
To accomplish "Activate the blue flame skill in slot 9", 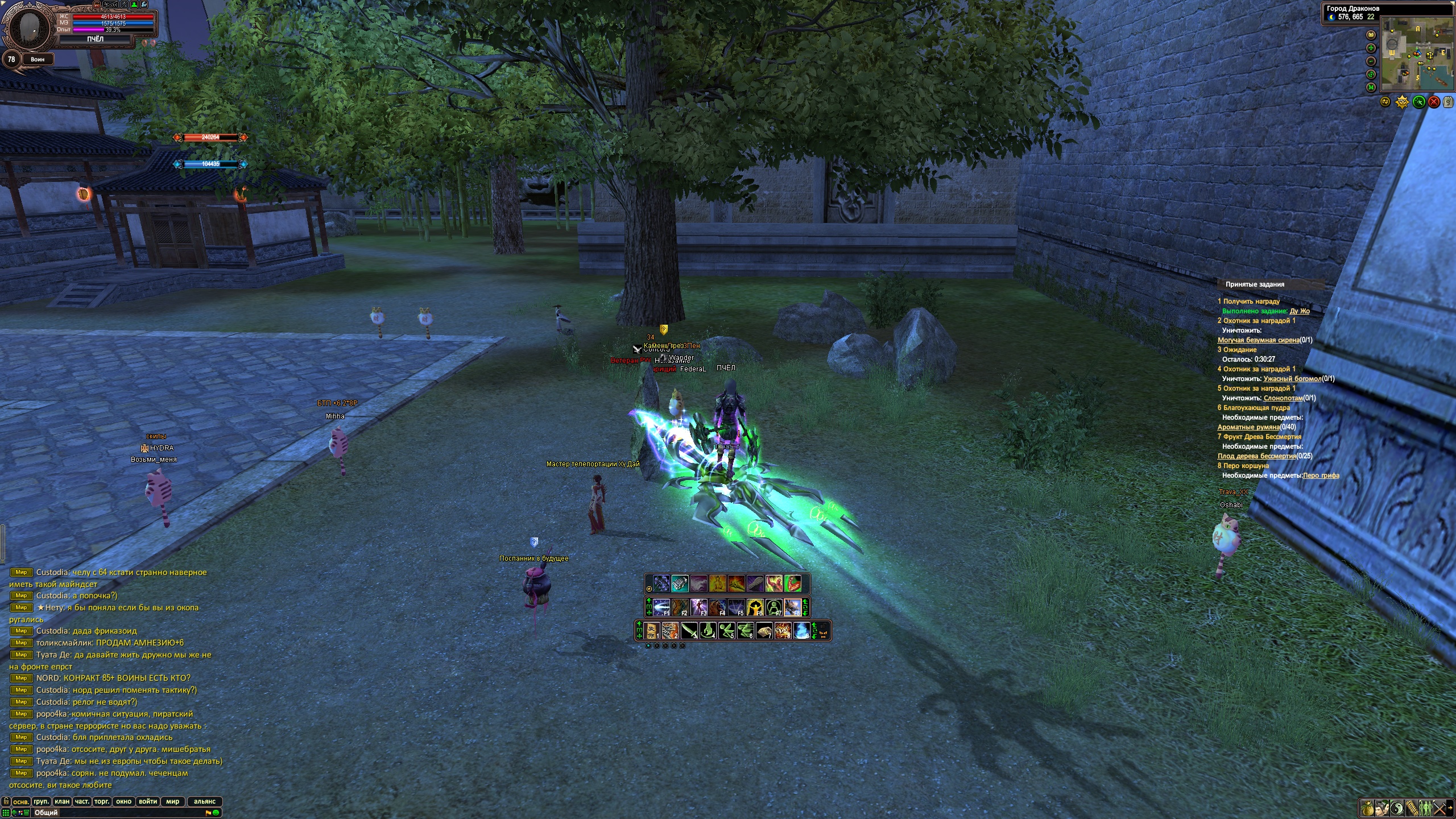I will pos(801,631).
